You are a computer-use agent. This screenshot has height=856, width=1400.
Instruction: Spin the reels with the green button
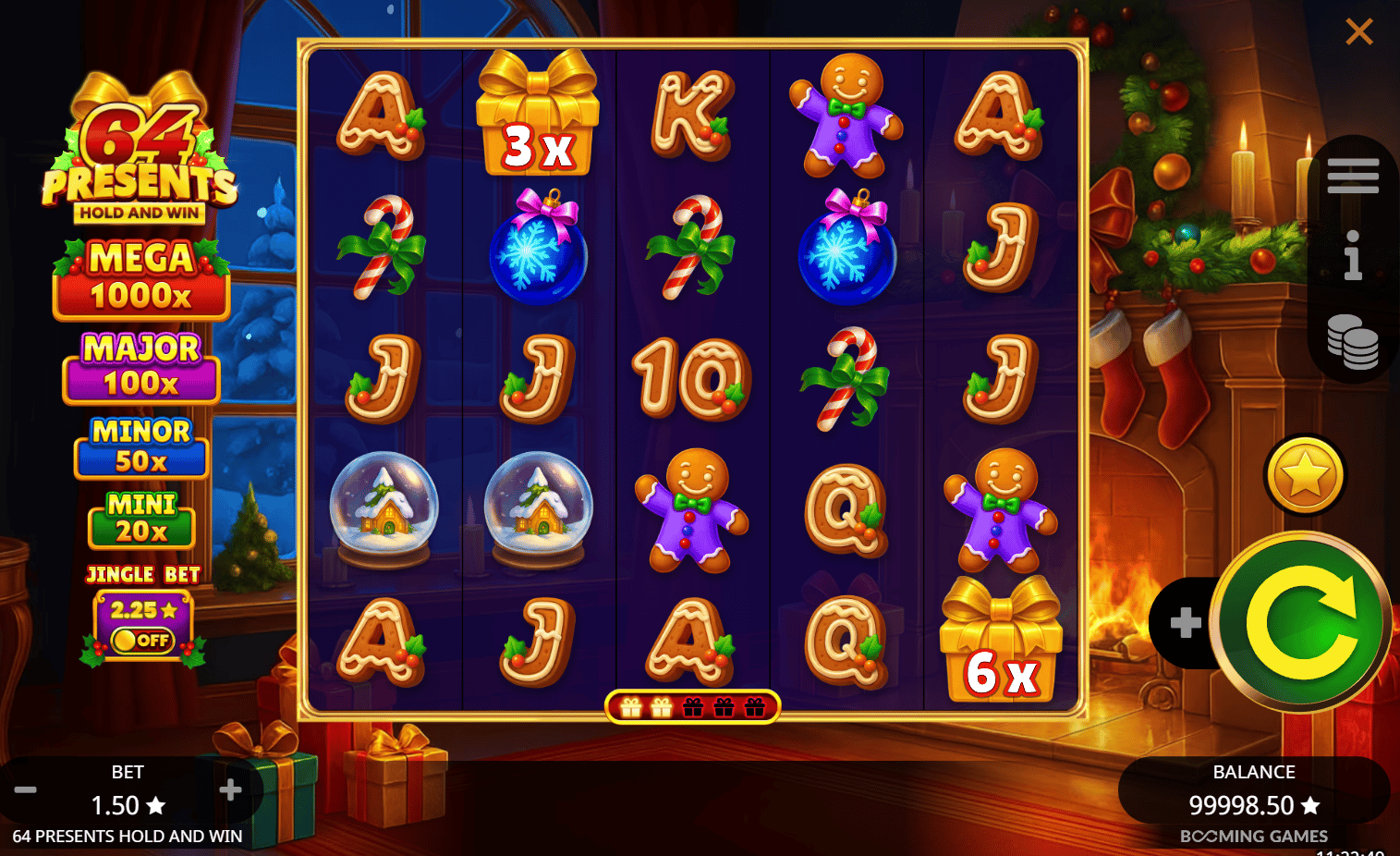tap(1301, 622)
